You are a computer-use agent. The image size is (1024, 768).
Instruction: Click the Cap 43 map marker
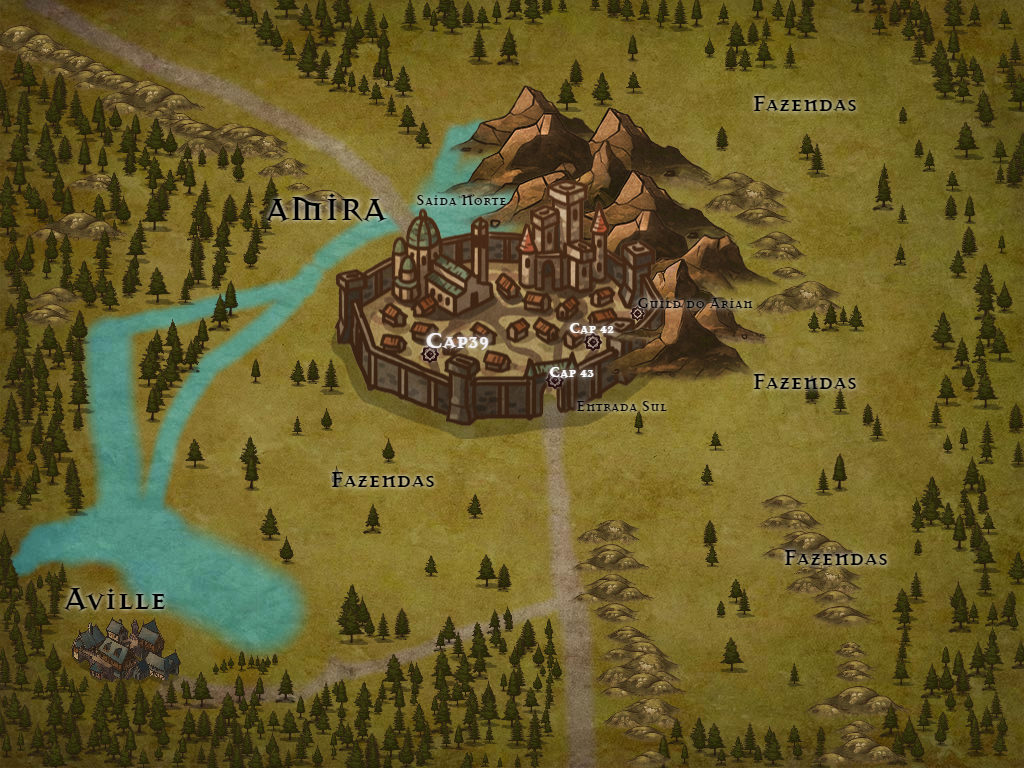[x=555, y=379]
